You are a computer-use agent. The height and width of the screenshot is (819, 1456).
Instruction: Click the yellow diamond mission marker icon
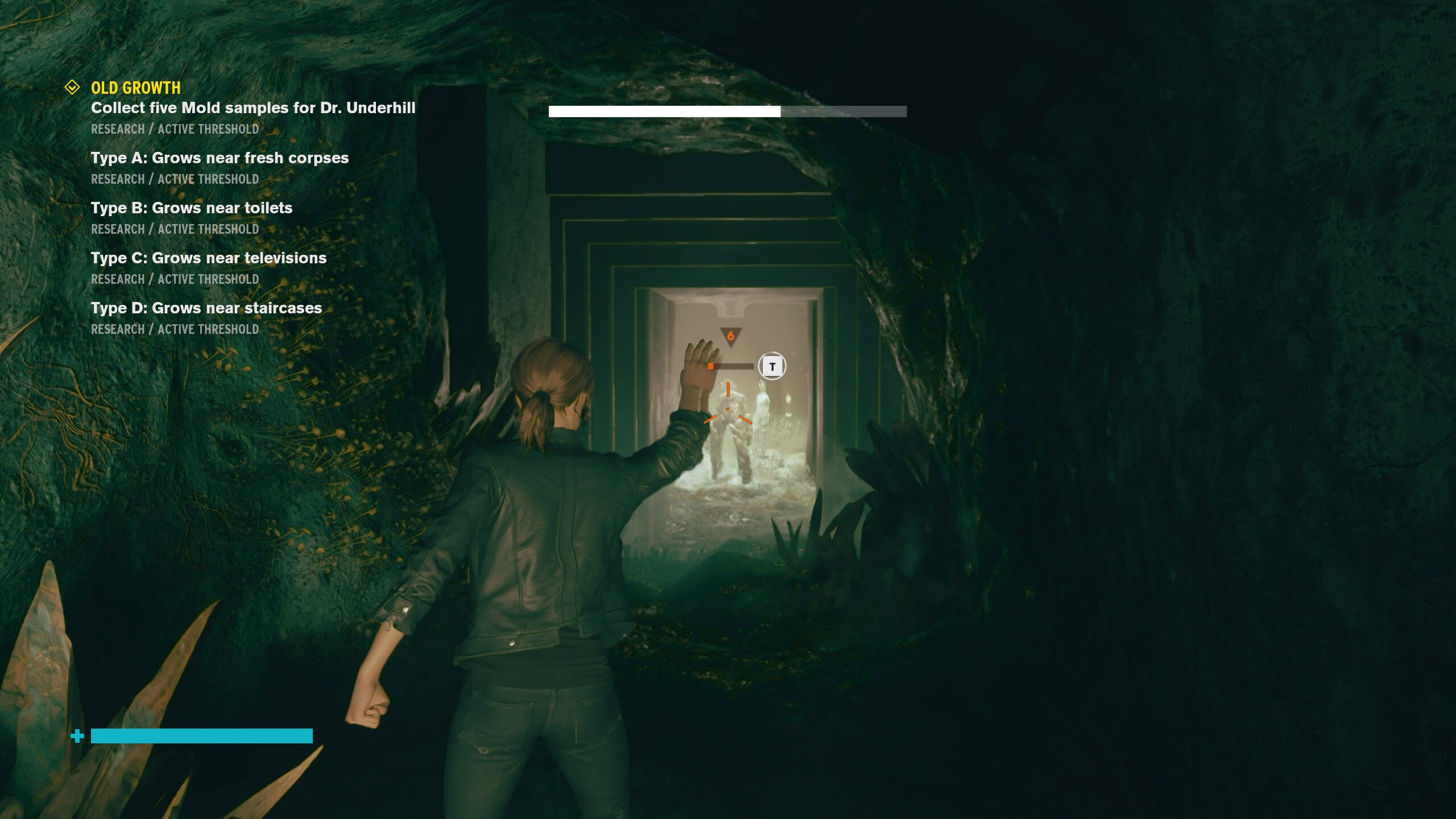pyautogui.click(x=72, y=88)
